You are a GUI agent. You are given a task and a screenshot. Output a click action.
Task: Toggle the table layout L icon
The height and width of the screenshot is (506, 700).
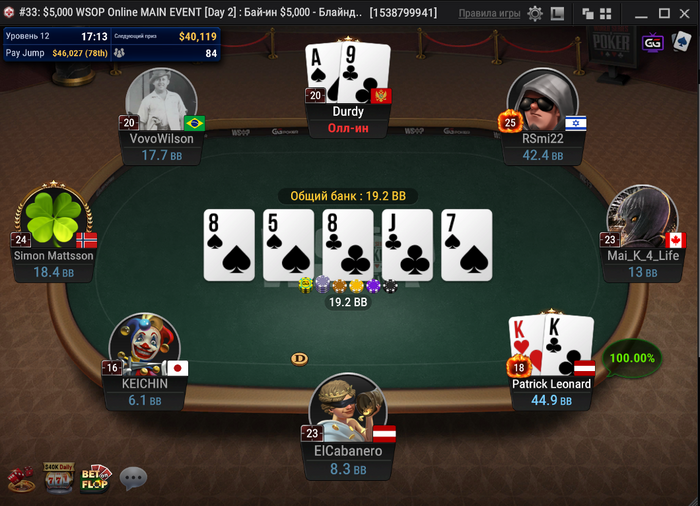click(x=557, y=14)
